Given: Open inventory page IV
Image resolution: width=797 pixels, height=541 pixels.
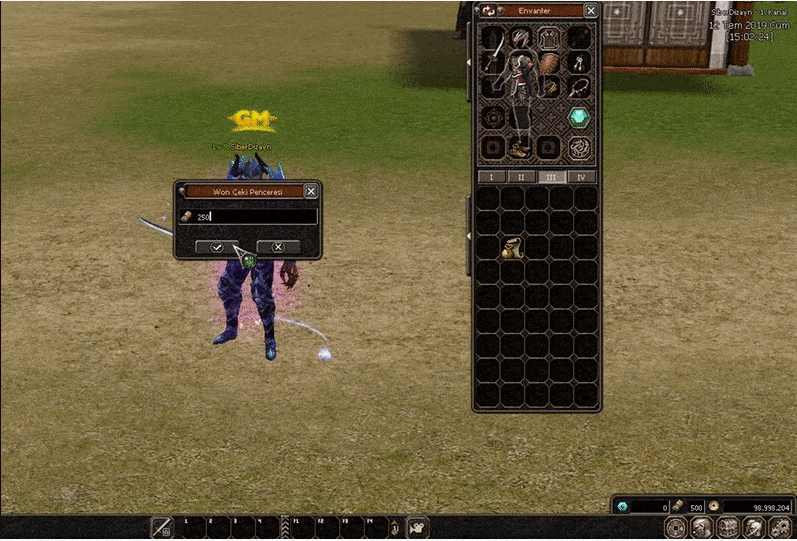Looking at the screenshot, I should pos(582,177).
